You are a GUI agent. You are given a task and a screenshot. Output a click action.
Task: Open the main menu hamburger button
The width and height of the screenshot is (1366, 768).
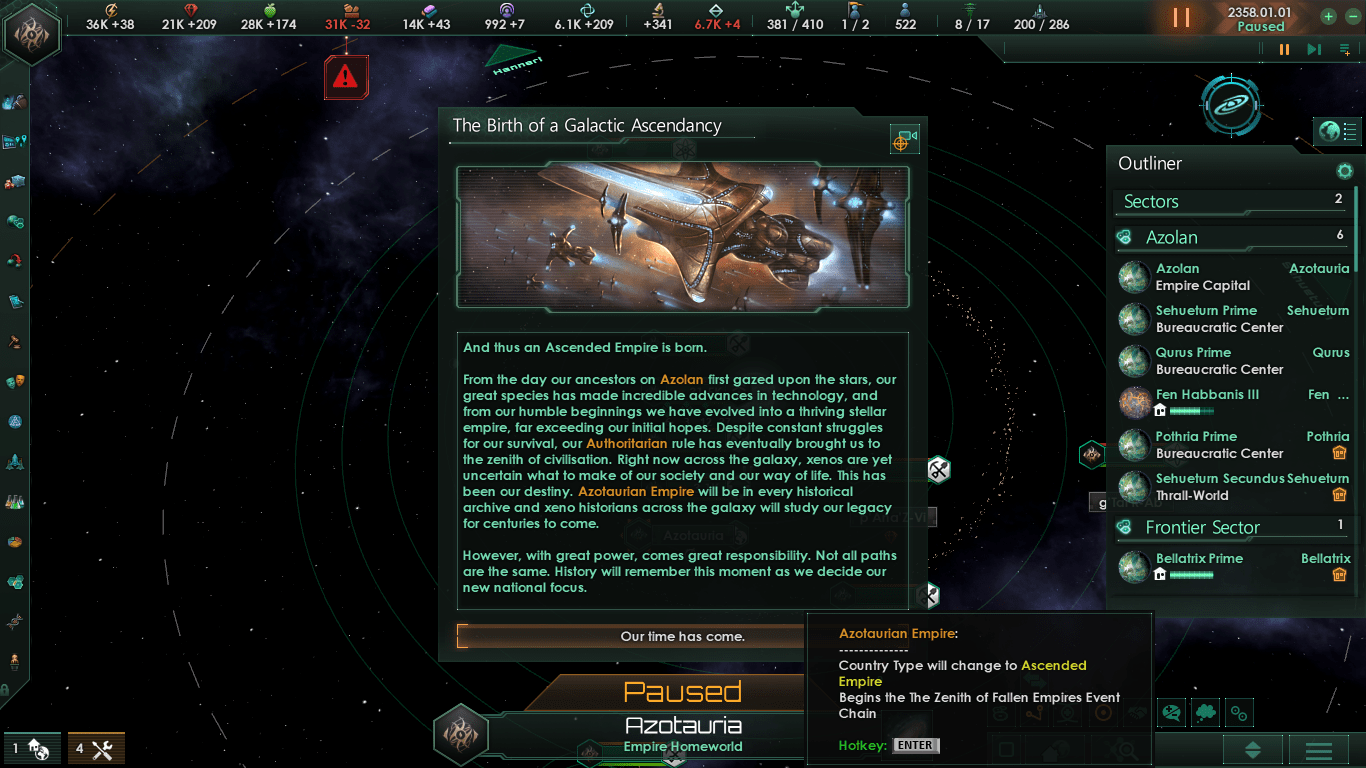coord(1318,750)
